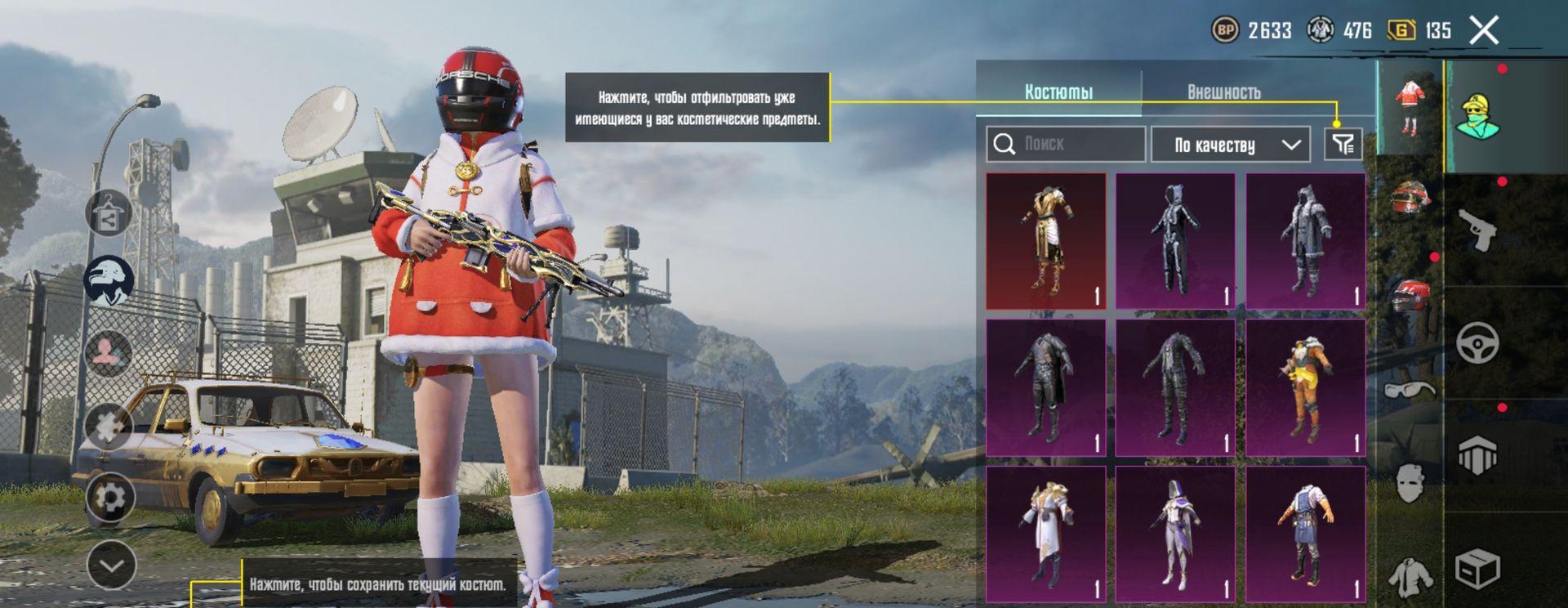The height and width of the screenshot is (608, 1568).
Task: Pick the orange and yellow outfit
Action: (1305, 387)
